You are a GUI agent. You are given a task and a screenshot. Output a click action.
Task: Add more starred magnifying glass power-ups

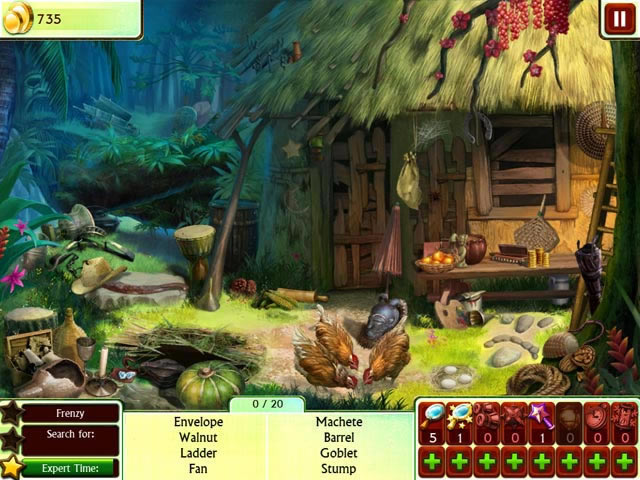tap(459, 461)
